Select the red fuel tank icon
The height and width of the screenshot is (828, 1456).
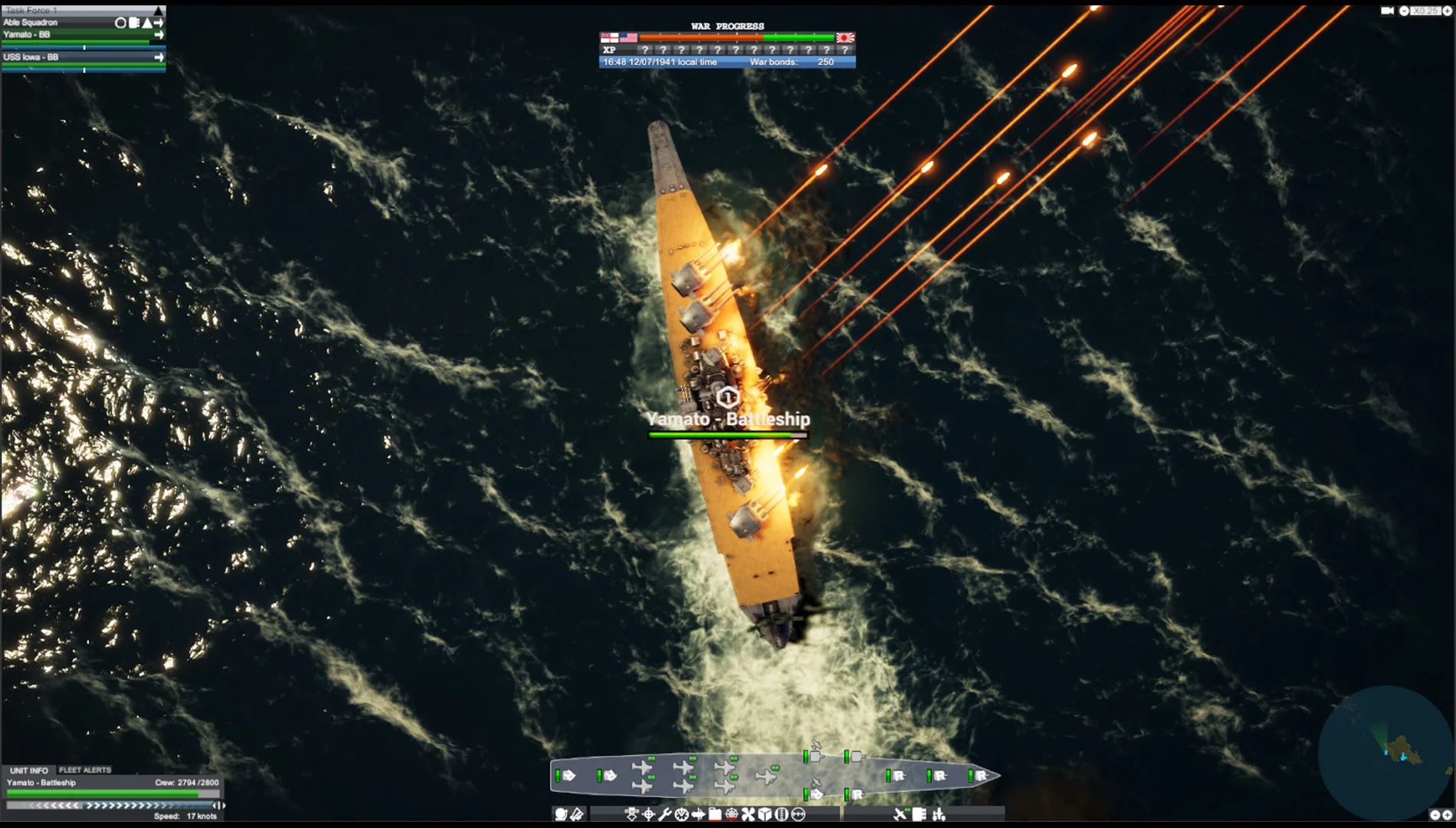715,815
